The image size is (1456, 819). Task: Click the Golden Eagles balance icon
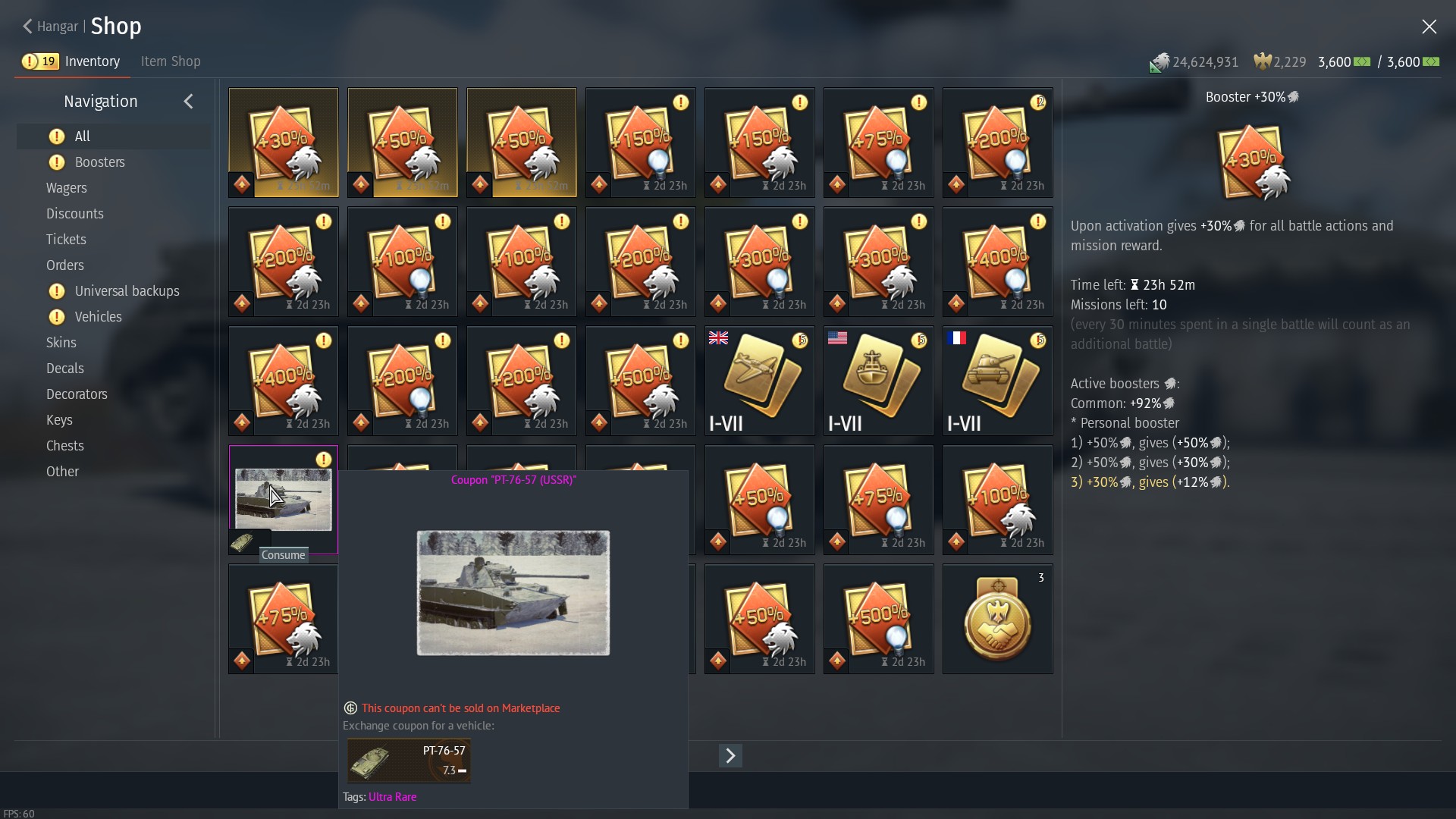[1263, 61]
